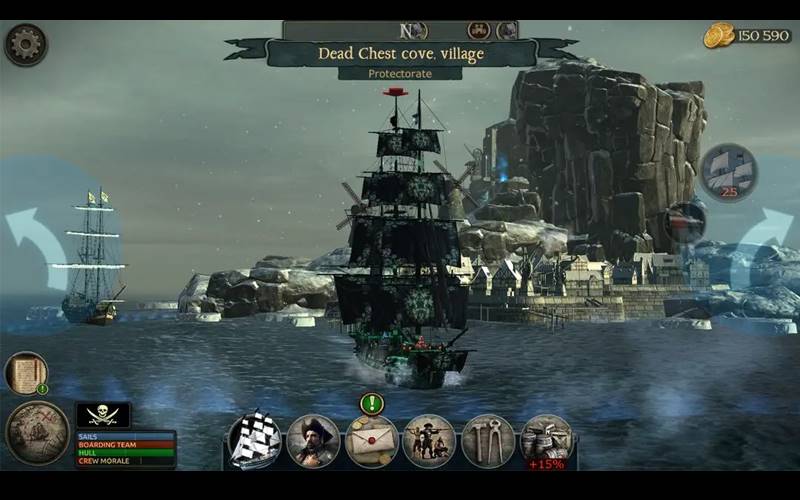This screenshot has height=500, width=800.
Task: Click the pirate skull flag icon
Action: pos(103,415)
